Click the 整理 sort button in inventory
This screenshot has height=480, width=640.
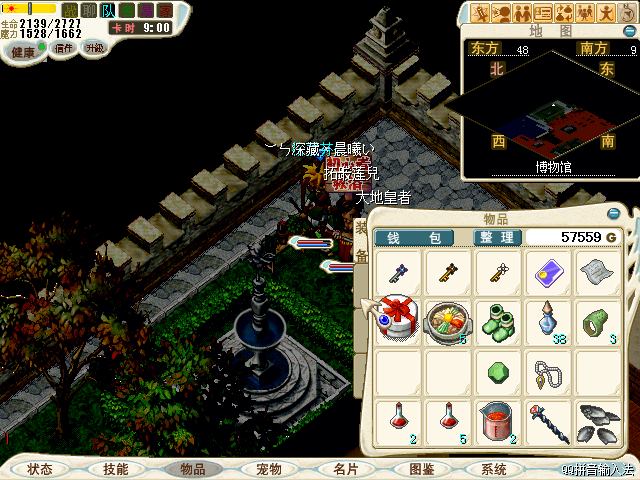coord(497,237)
